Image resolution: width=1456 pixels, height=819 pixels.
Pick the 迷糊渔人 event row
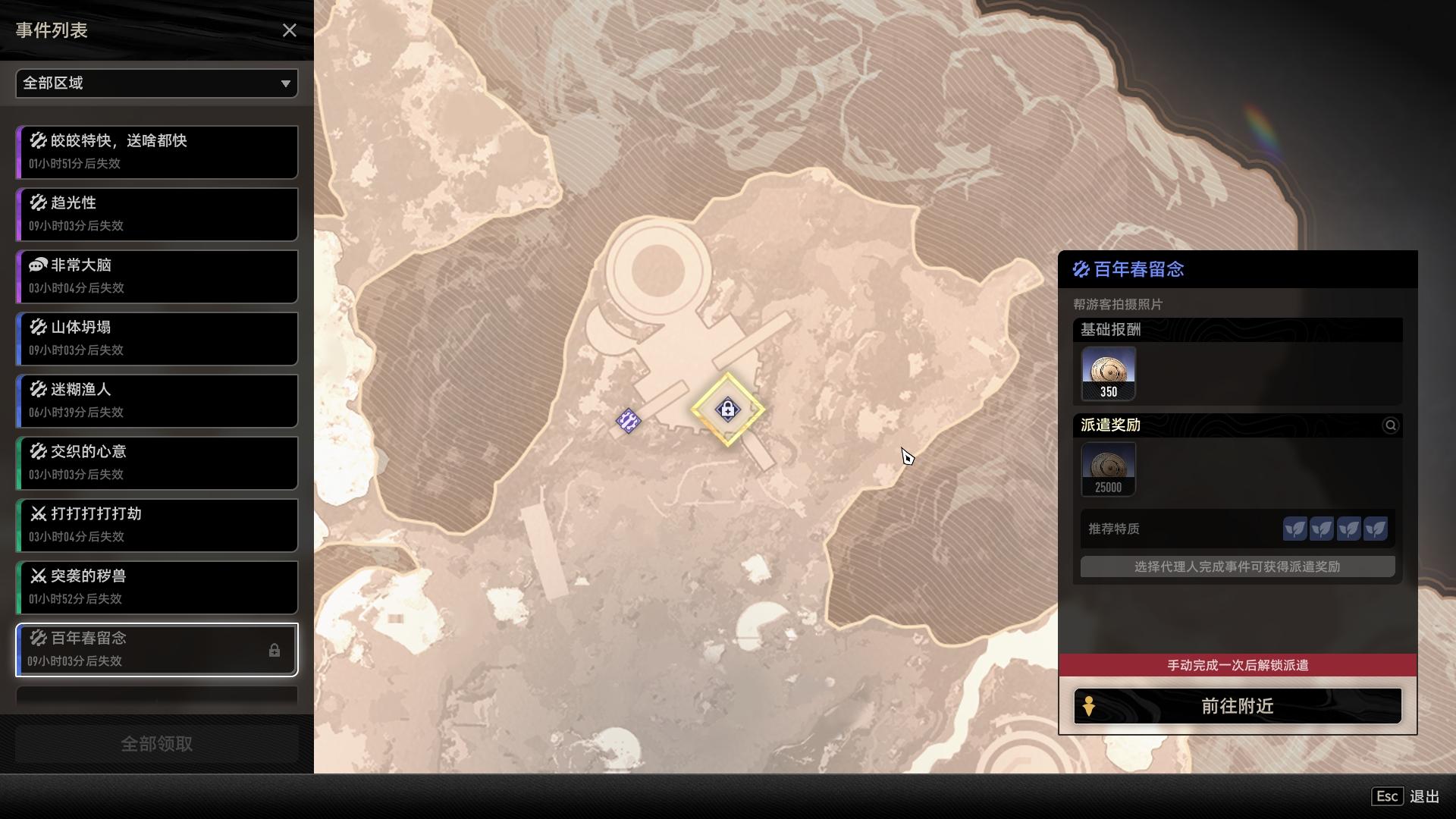pyautogui.click(x=157, y=400)
